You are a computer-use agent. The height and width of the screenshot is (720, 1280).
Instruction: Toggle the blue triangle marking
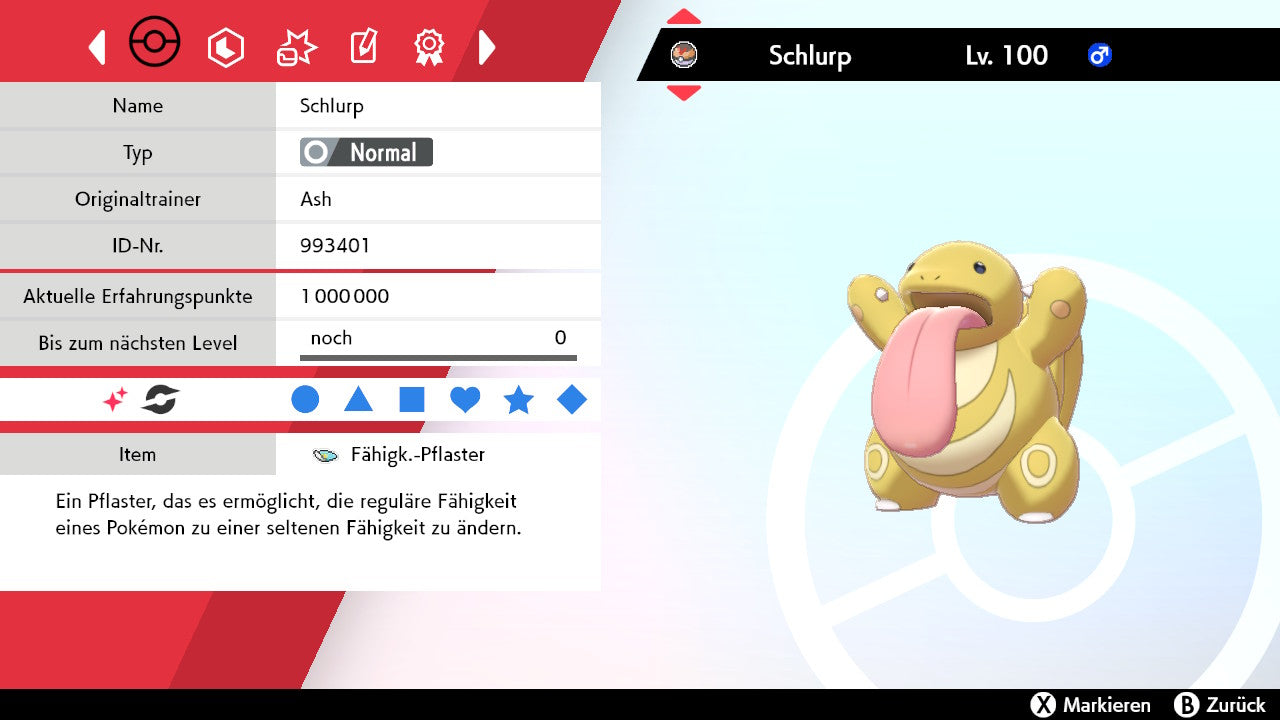tap(358, 400)
